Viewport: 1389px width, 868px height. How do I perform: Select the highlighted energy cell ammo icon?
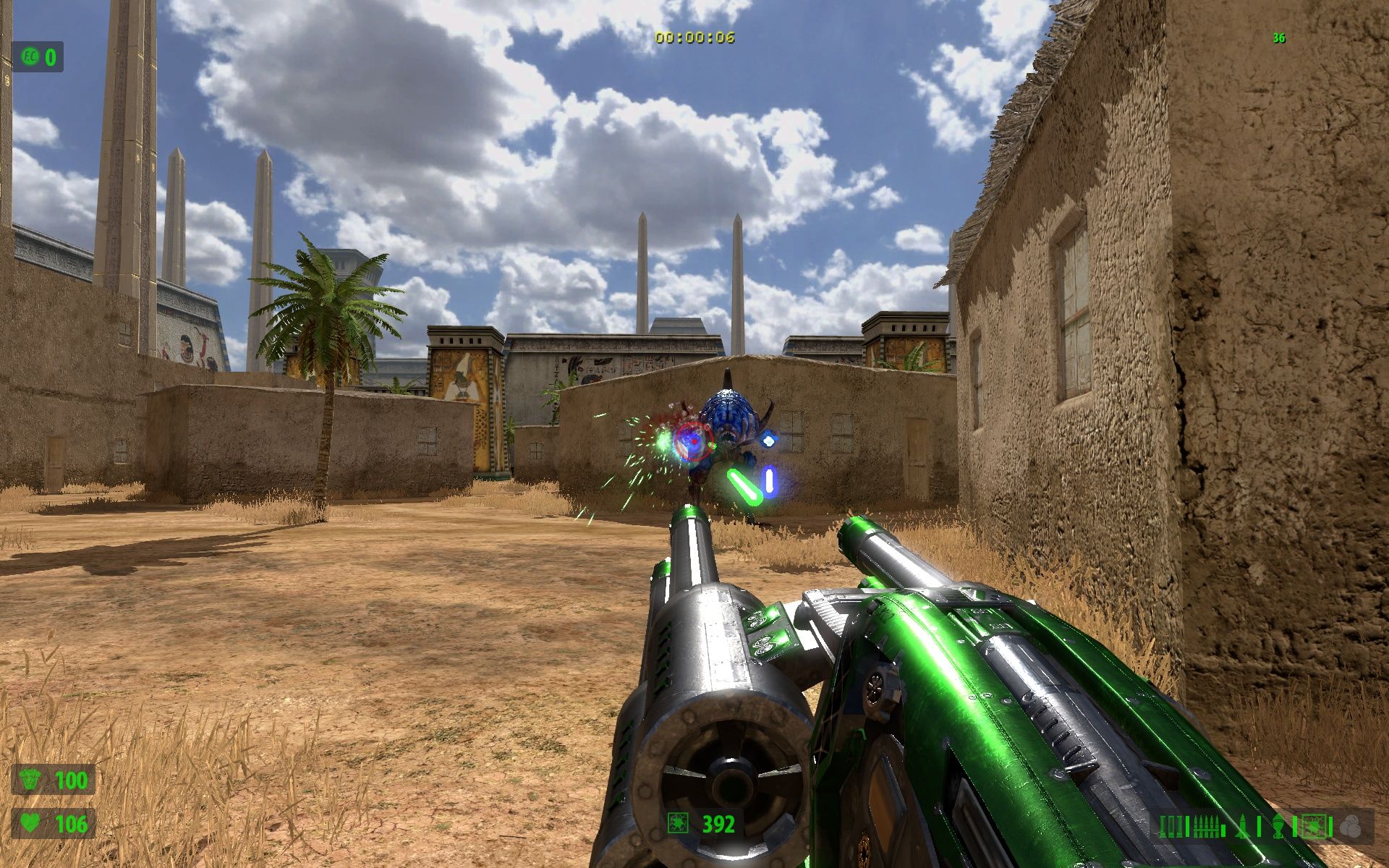click(x=1314, y=826)
